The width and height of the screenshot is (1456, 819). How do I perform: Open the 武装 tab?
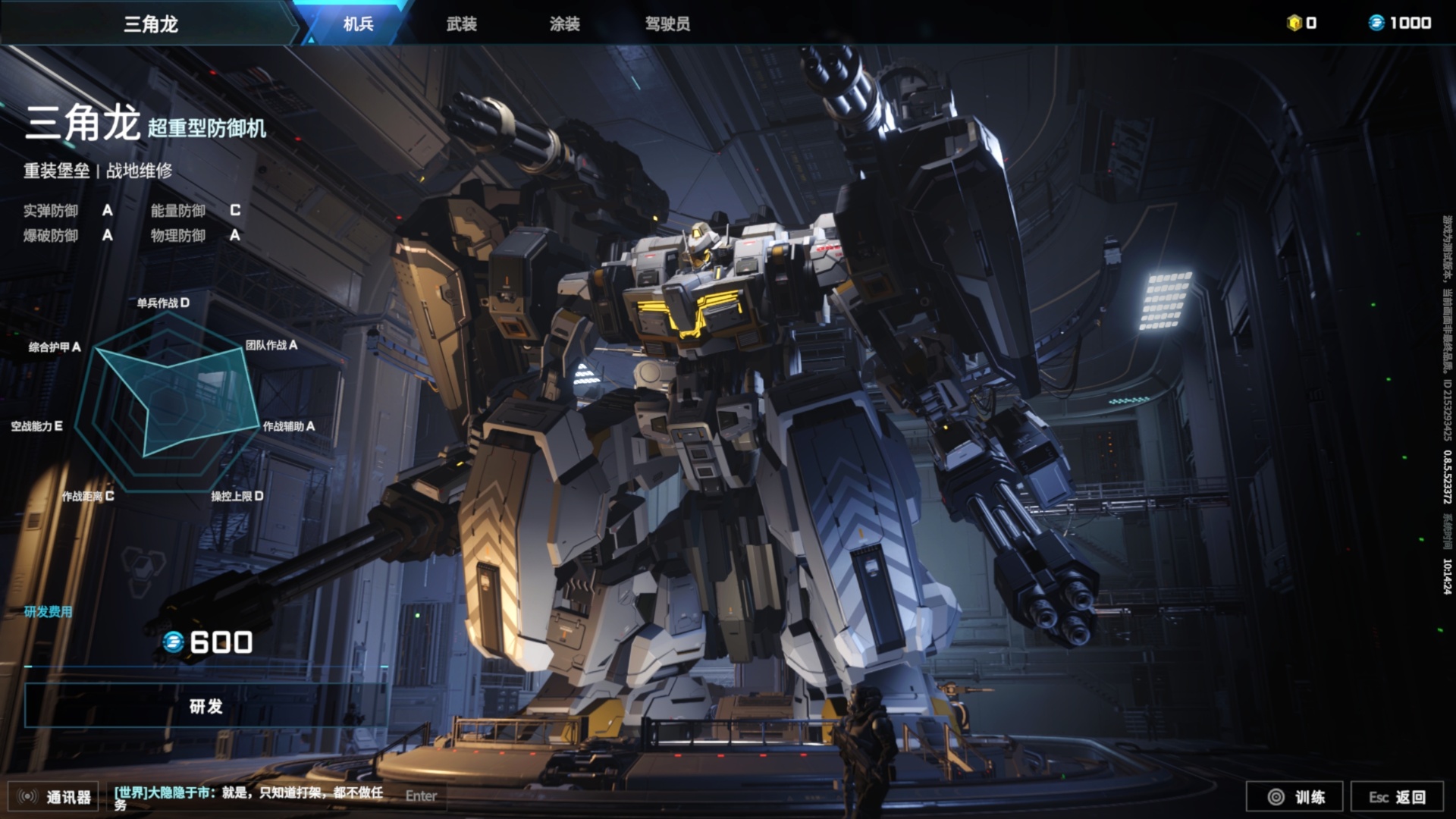tap(461, 24)
